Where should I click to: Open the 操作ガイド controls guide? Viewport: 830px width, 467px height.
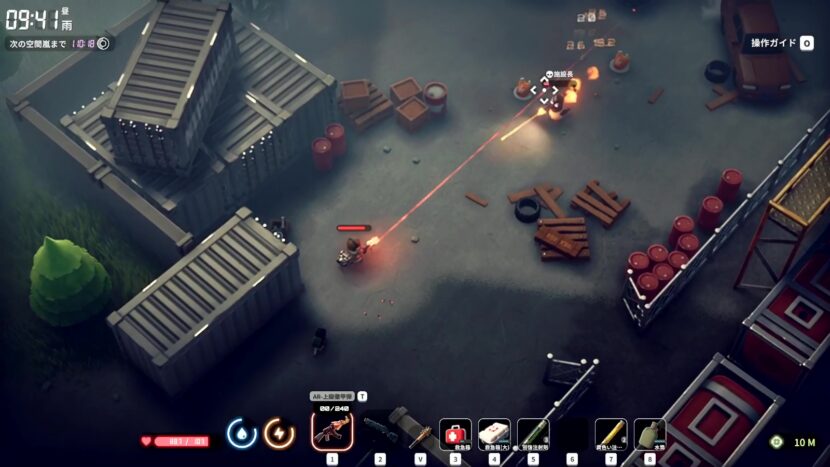pyautogui.click(x=781, y=43)
